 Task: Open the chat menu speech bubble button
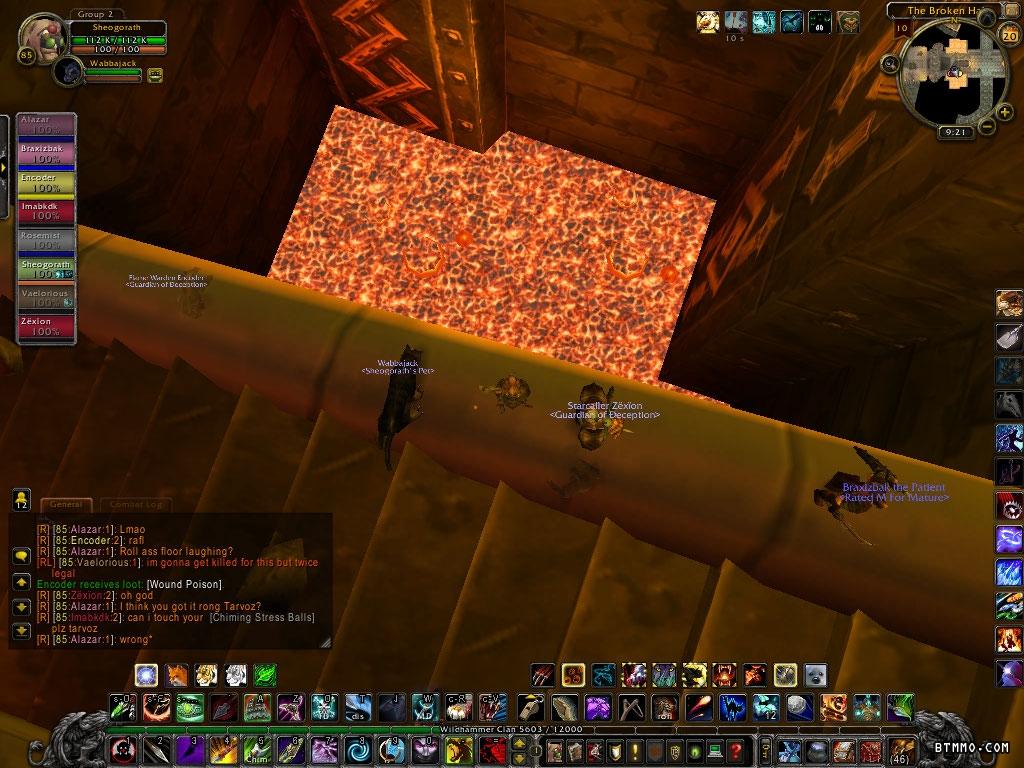tap(20, 555)
